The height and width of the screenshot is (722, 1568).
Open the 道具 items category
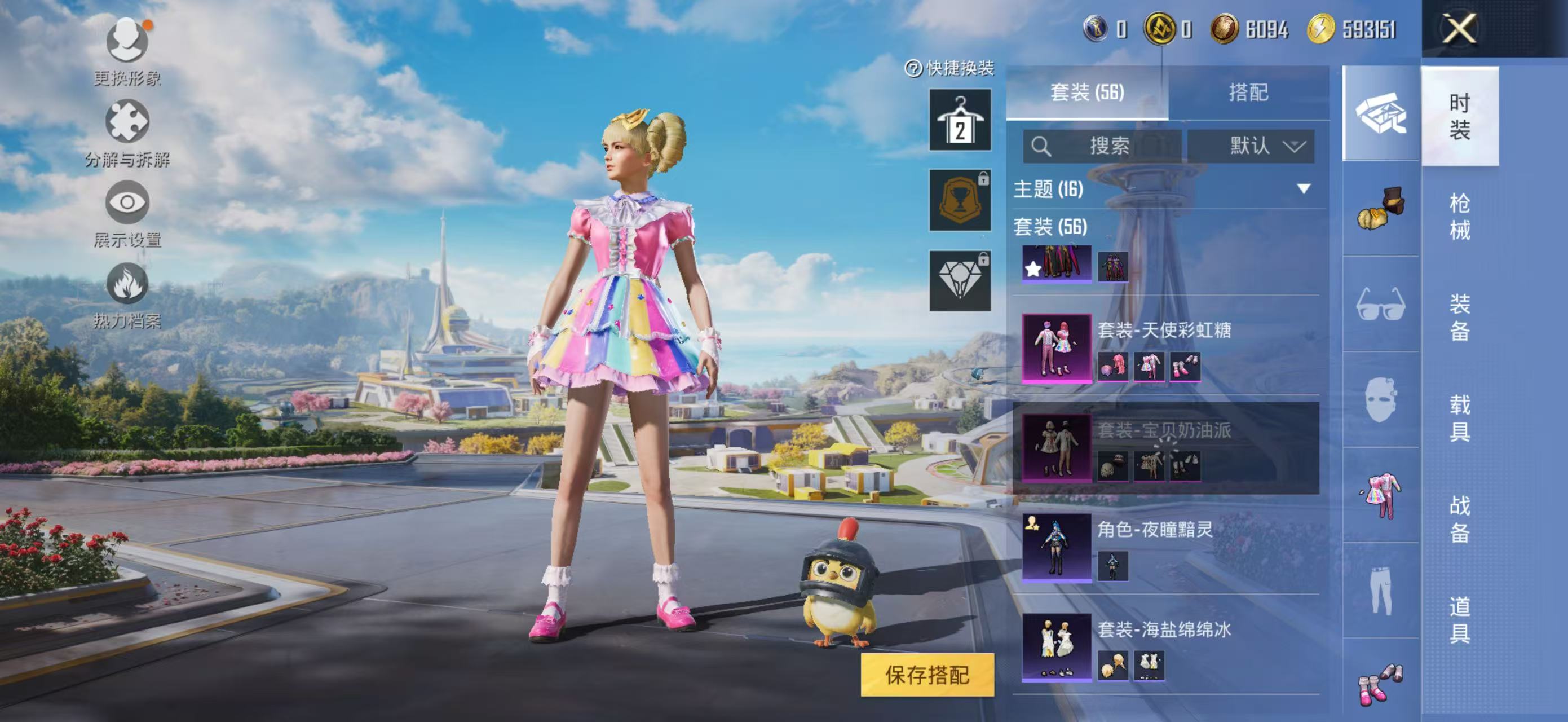pyautogui.click(x=1460, y=619)
